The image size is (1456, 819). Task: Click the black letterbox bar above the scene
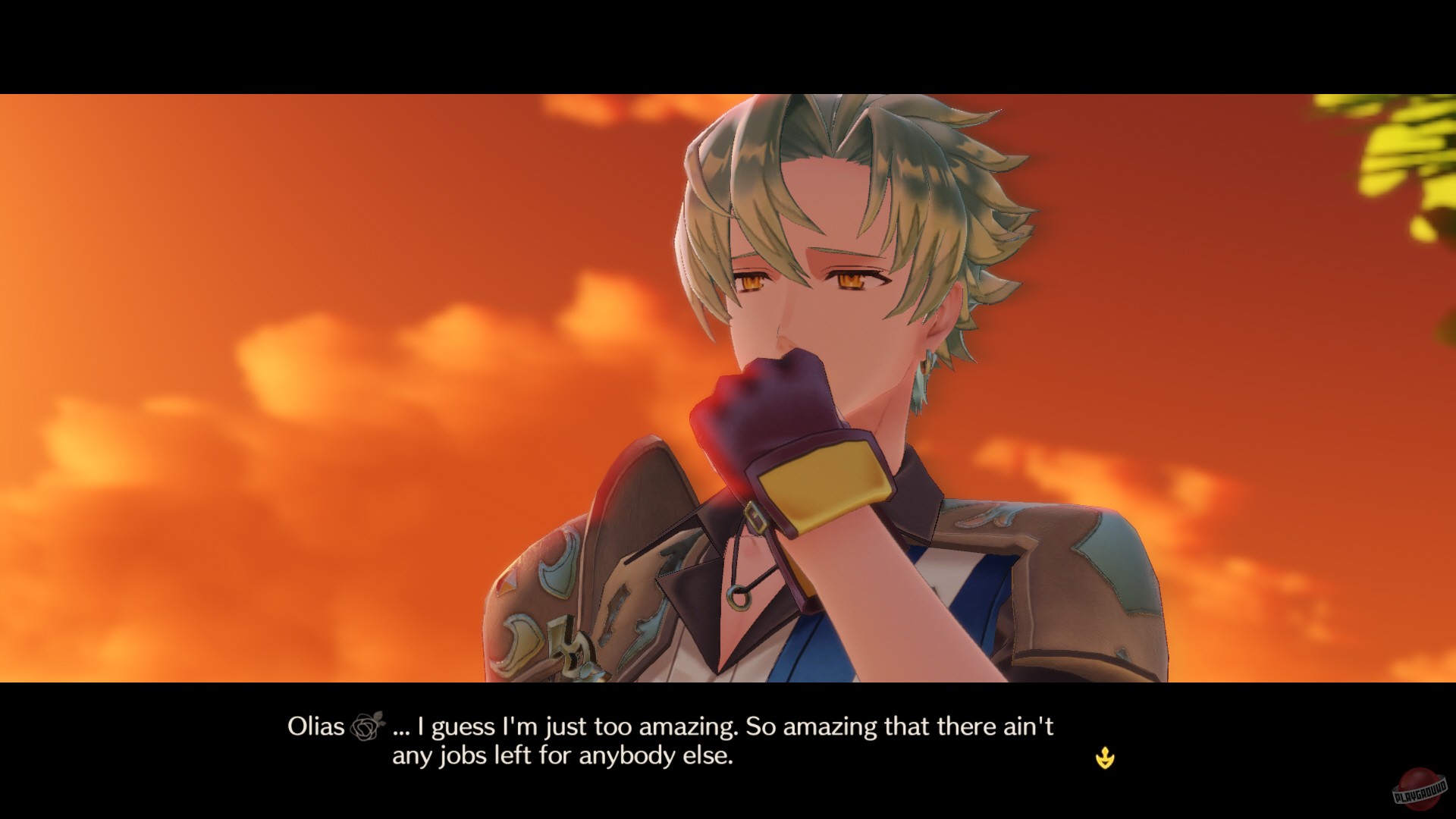[x=728, y=42]
